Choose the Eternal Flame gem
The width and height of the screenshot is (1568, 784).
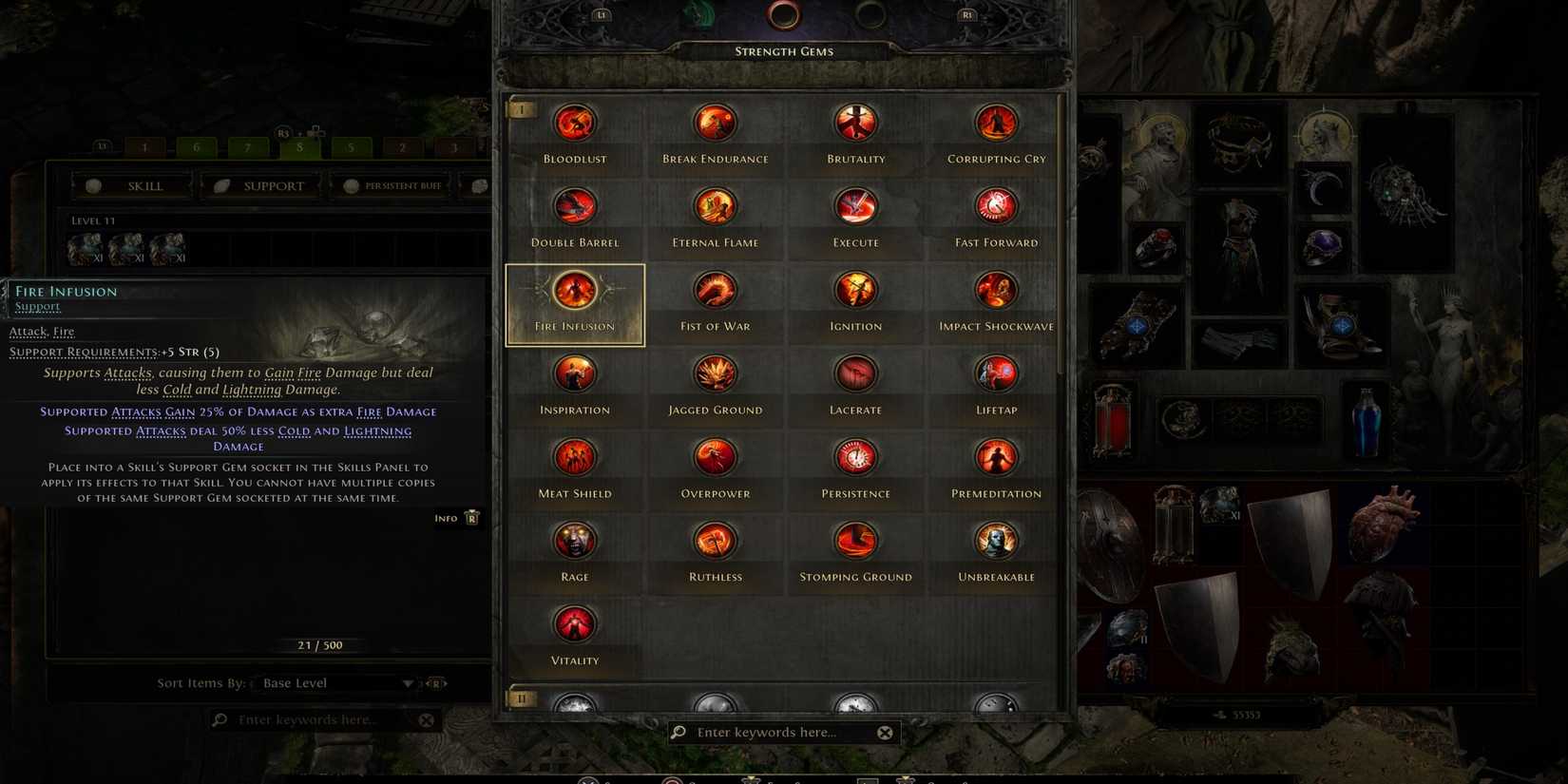pyautogui.click(x=715, y=205)
